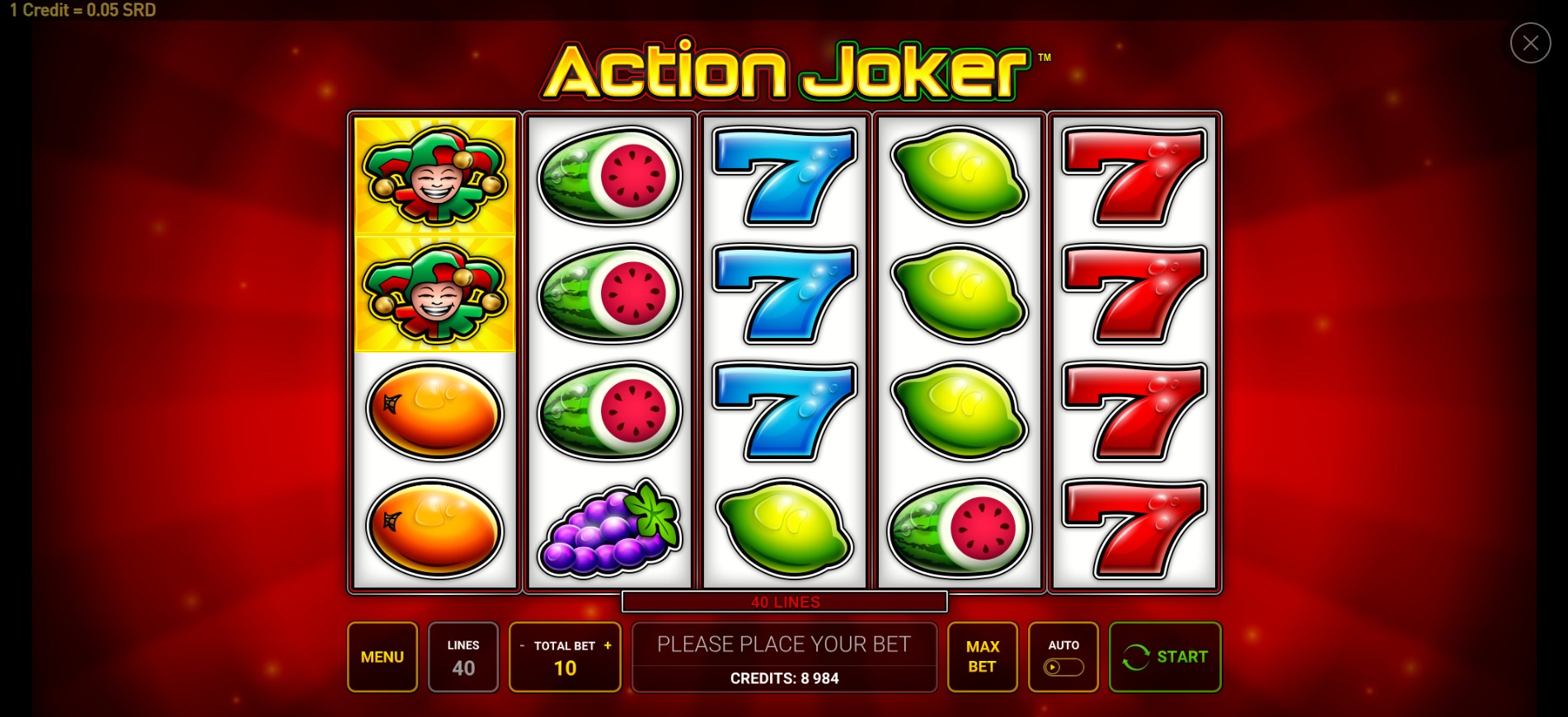Select the Joker symbol on the first reel
1568x717 pixels.
(x=434, y=176)
